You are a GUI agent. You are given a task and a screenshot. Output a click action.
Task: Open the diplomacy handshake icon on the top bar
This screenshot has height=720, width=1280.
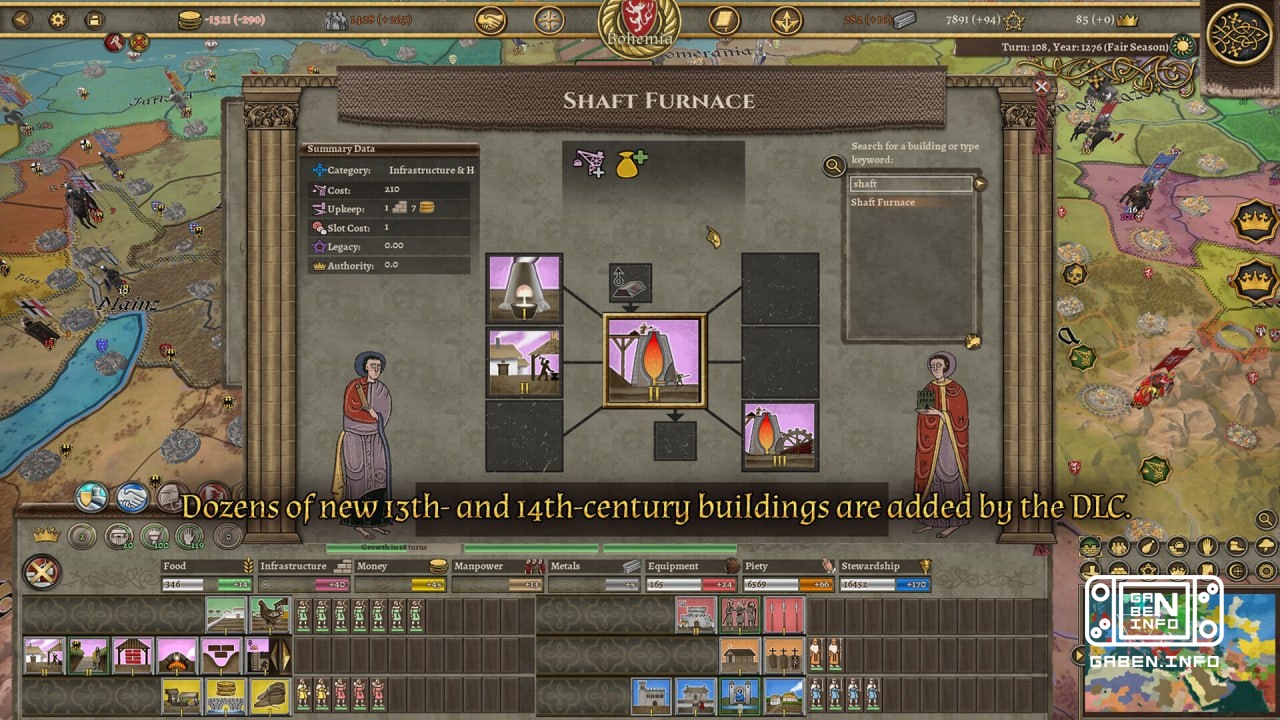[491, 19]
